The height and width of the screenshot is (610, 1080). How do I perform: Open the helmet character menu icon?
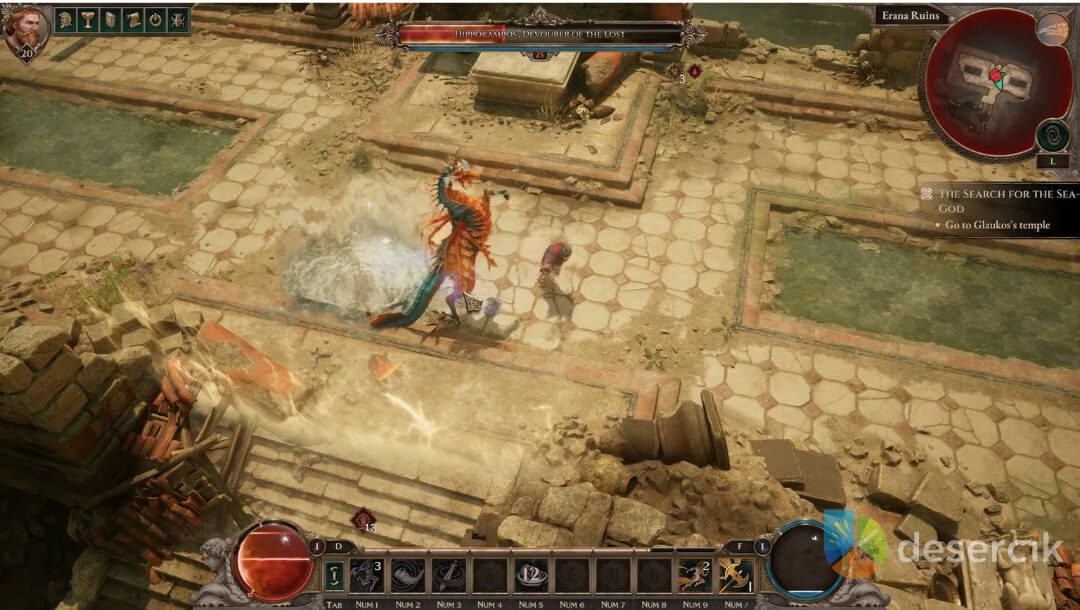[x=65, y=20]
